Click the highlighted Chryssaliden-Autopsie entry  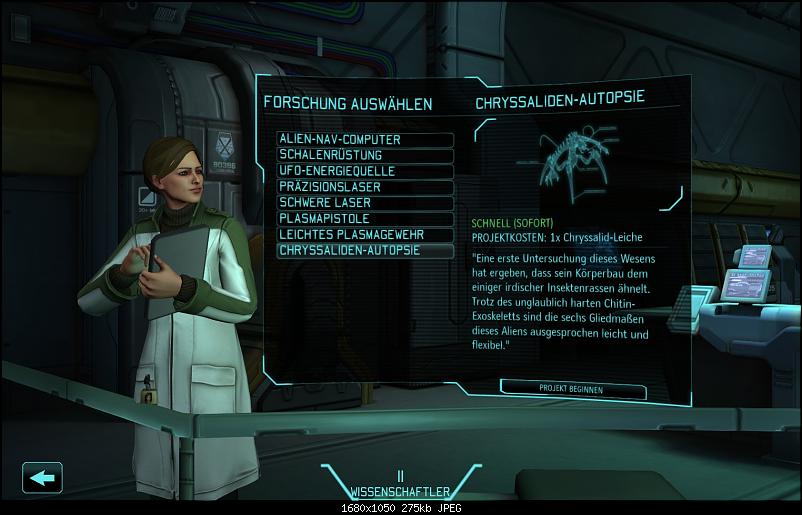(x=365, y=250)
